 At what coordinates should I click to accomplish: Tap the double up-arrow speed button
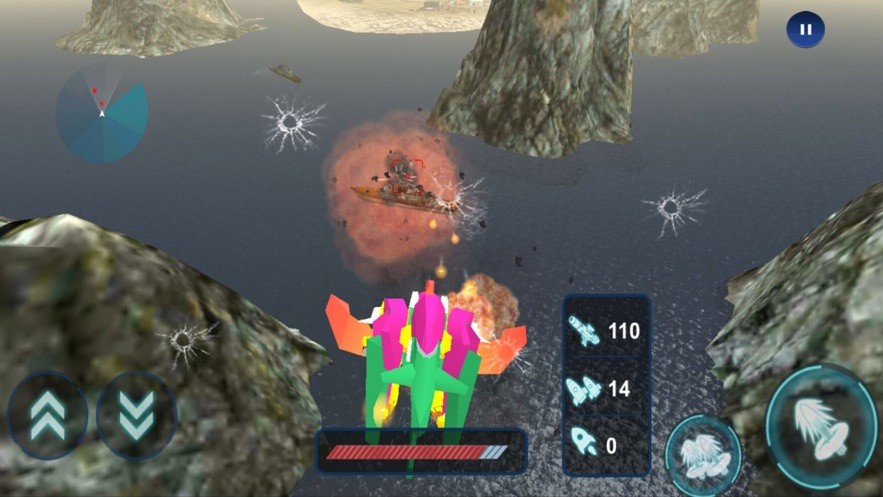click(47, 416)
